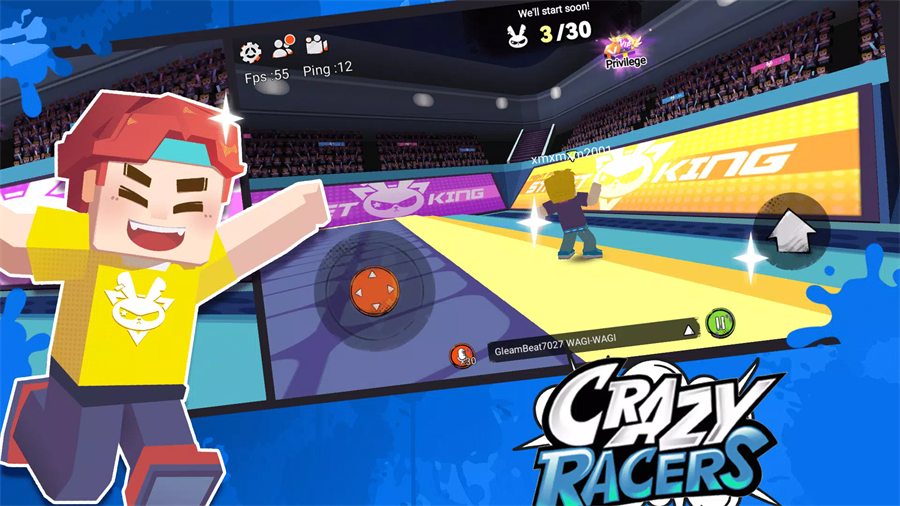The height and width of the screenshot is (506, 900).
Task: Toggle the orange microphone voice button
Action: coord(461,354)
